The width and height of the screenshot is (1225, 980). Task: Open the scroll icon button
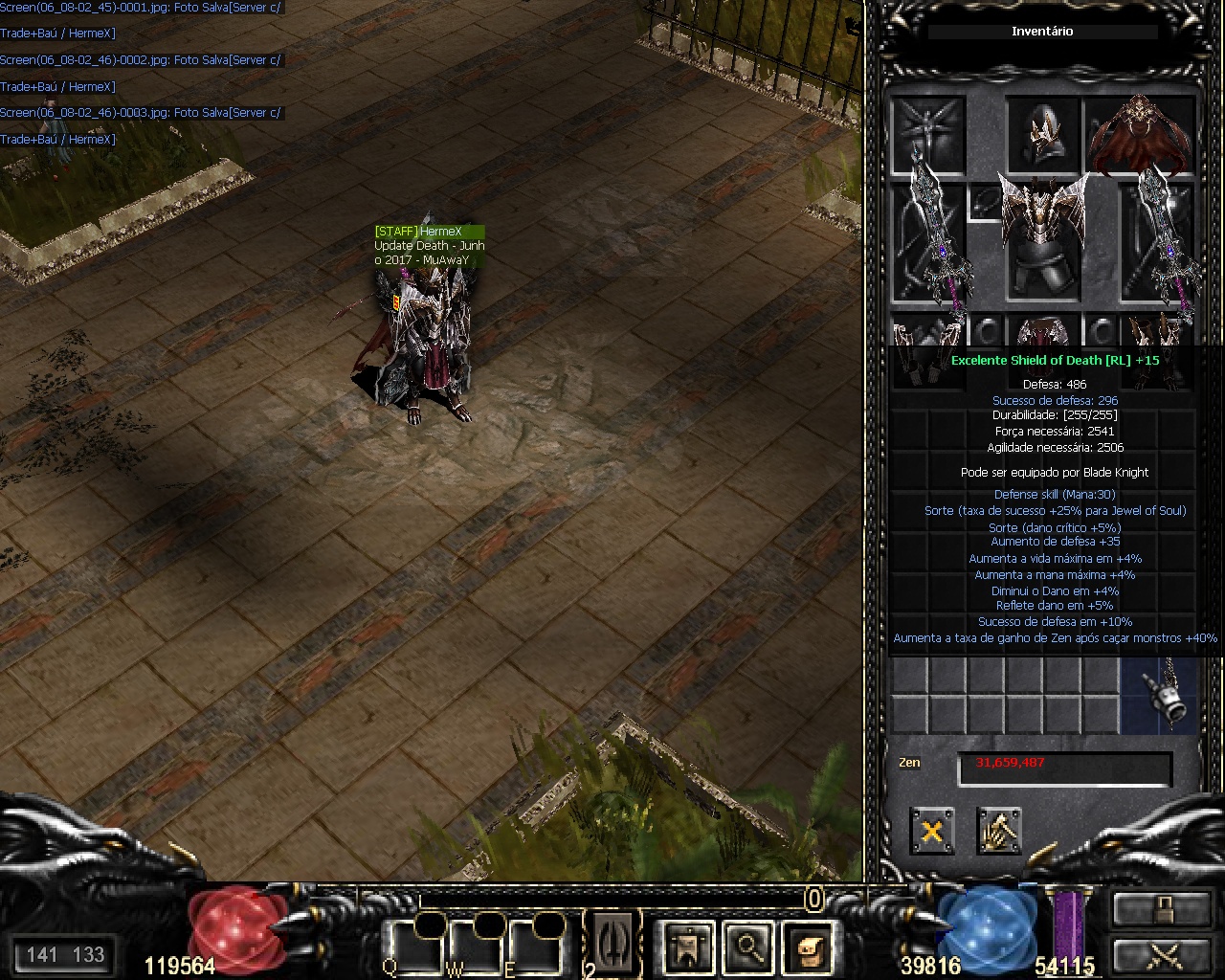tap(809, 948)
